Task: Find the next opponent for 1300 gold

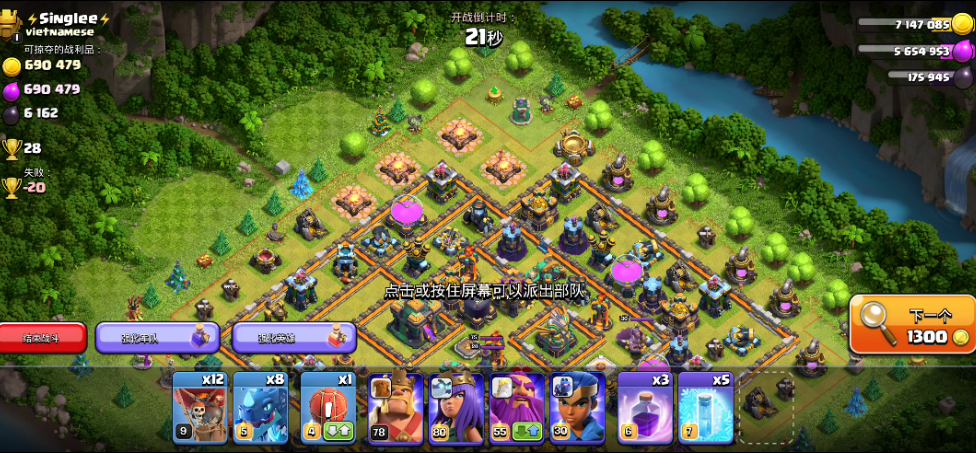Action: click(912, 323)
